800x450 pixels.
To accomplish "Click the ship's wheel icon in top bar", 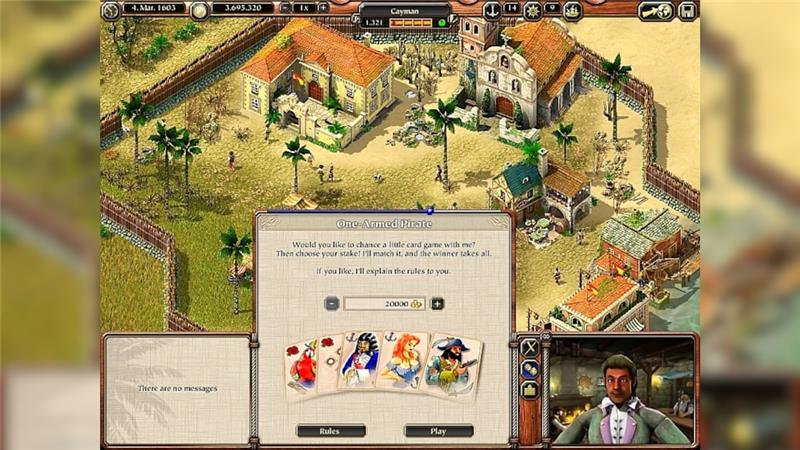I will click(x=533, y=10).
